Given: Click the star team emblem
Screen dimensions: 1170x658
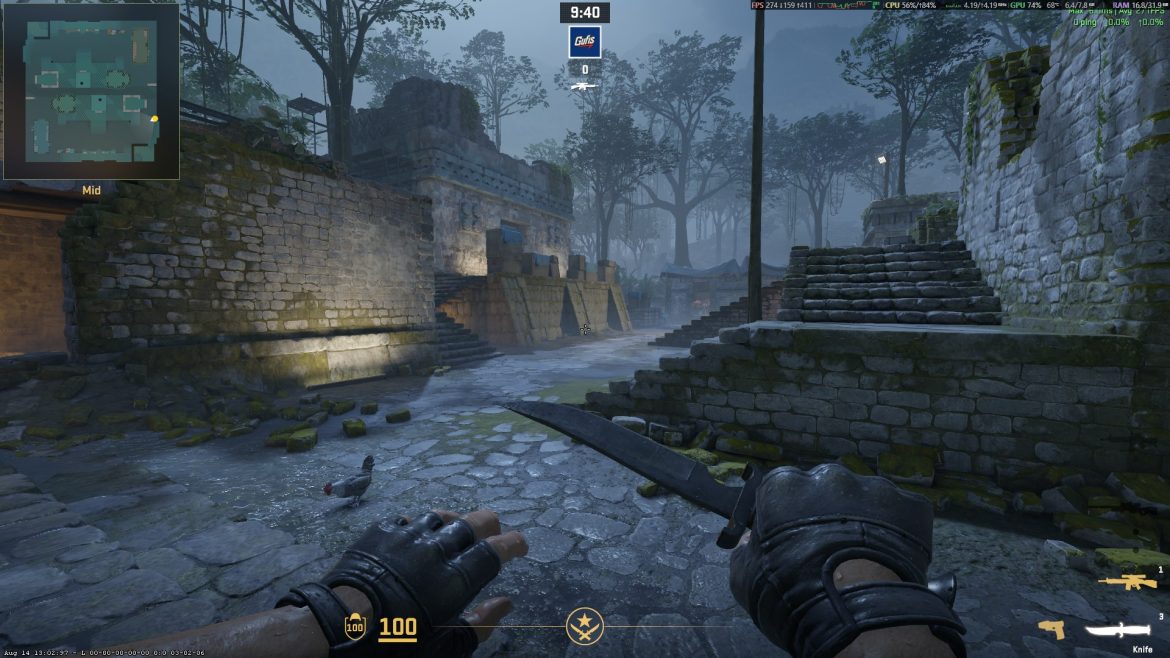Looking at the screenshot, I should tap(585, 627).
